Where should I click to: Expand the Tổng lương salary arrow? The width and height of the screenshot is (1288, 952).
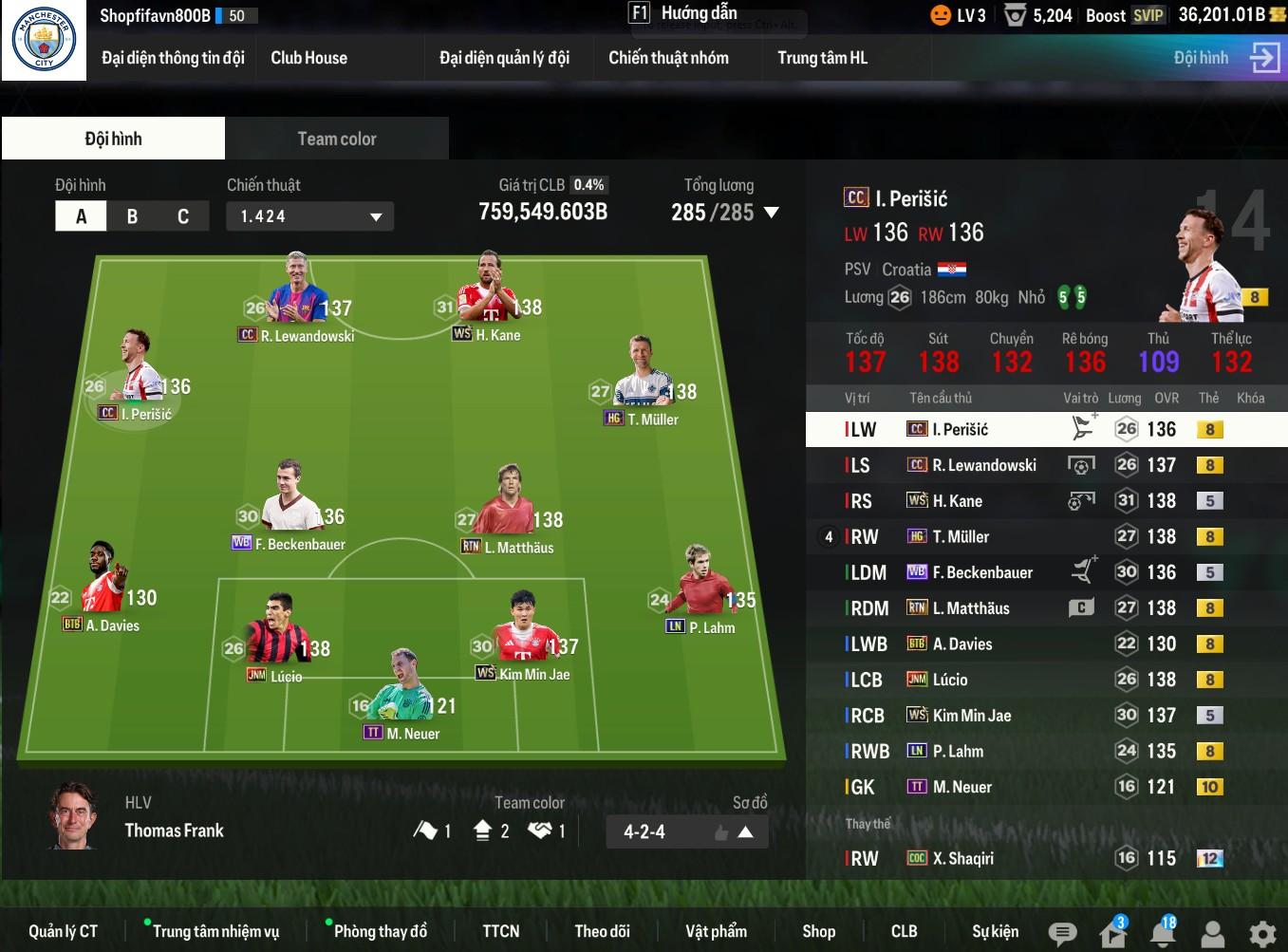[772, 213]
